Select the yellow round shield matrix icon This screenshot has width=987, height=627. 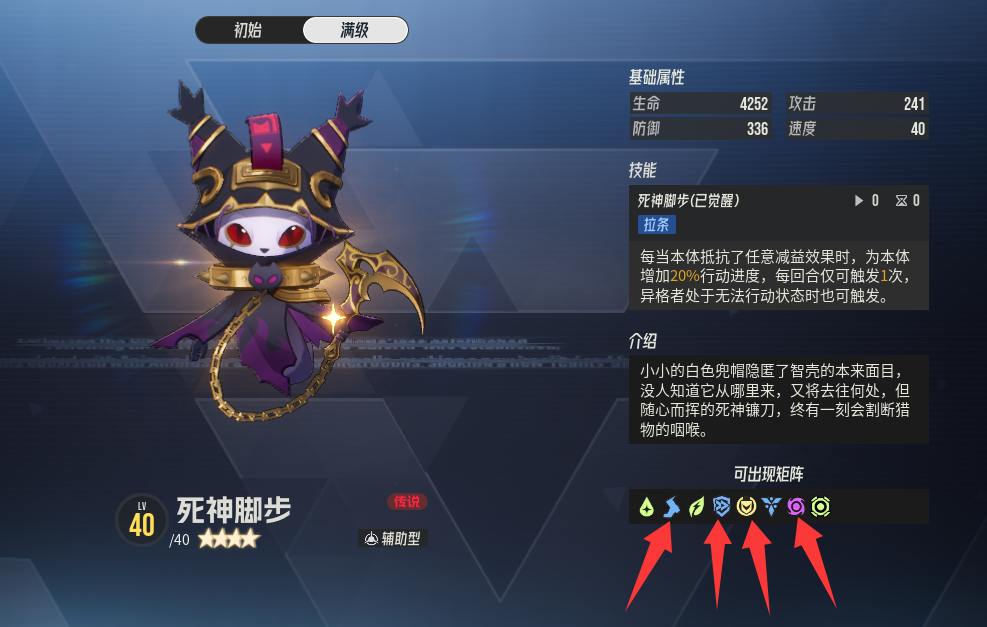[x=746, y=507]
